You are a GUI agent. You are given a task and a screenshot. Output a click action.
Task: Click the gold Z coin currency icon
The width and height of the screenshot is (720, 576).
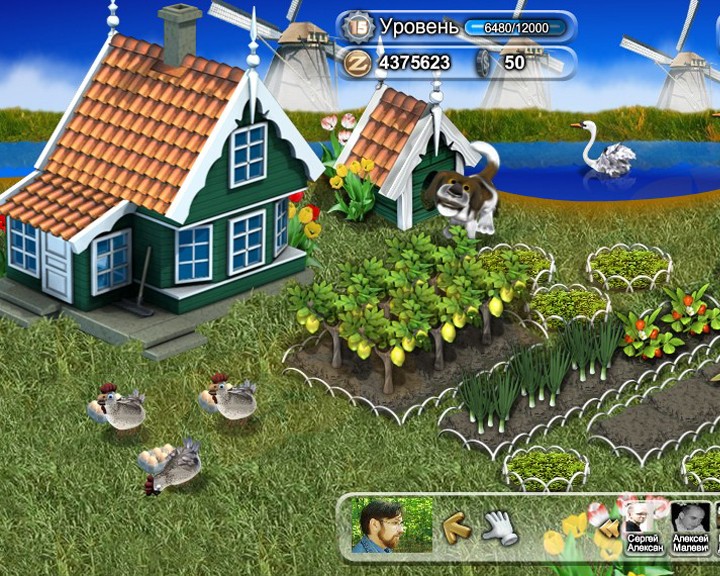[x=358, y=62]
